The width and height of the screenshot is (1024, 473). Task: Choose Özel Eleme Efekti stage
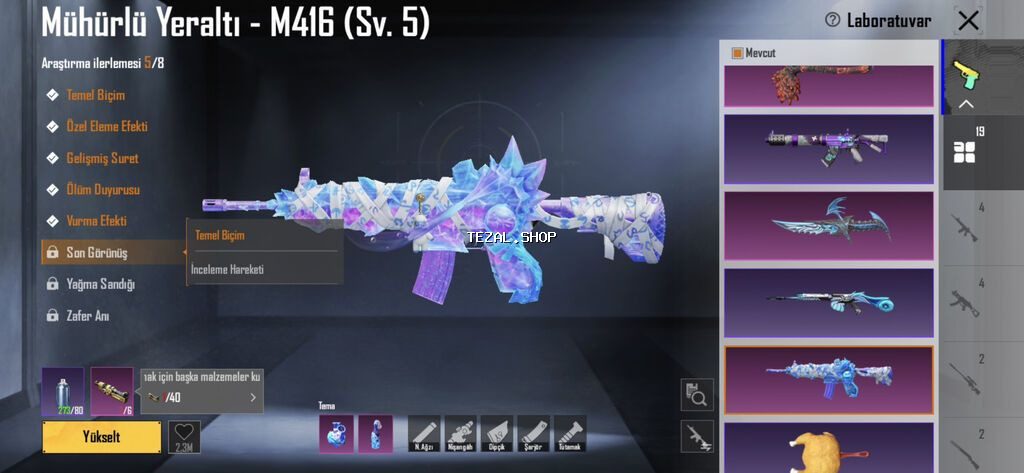point(106,127)
